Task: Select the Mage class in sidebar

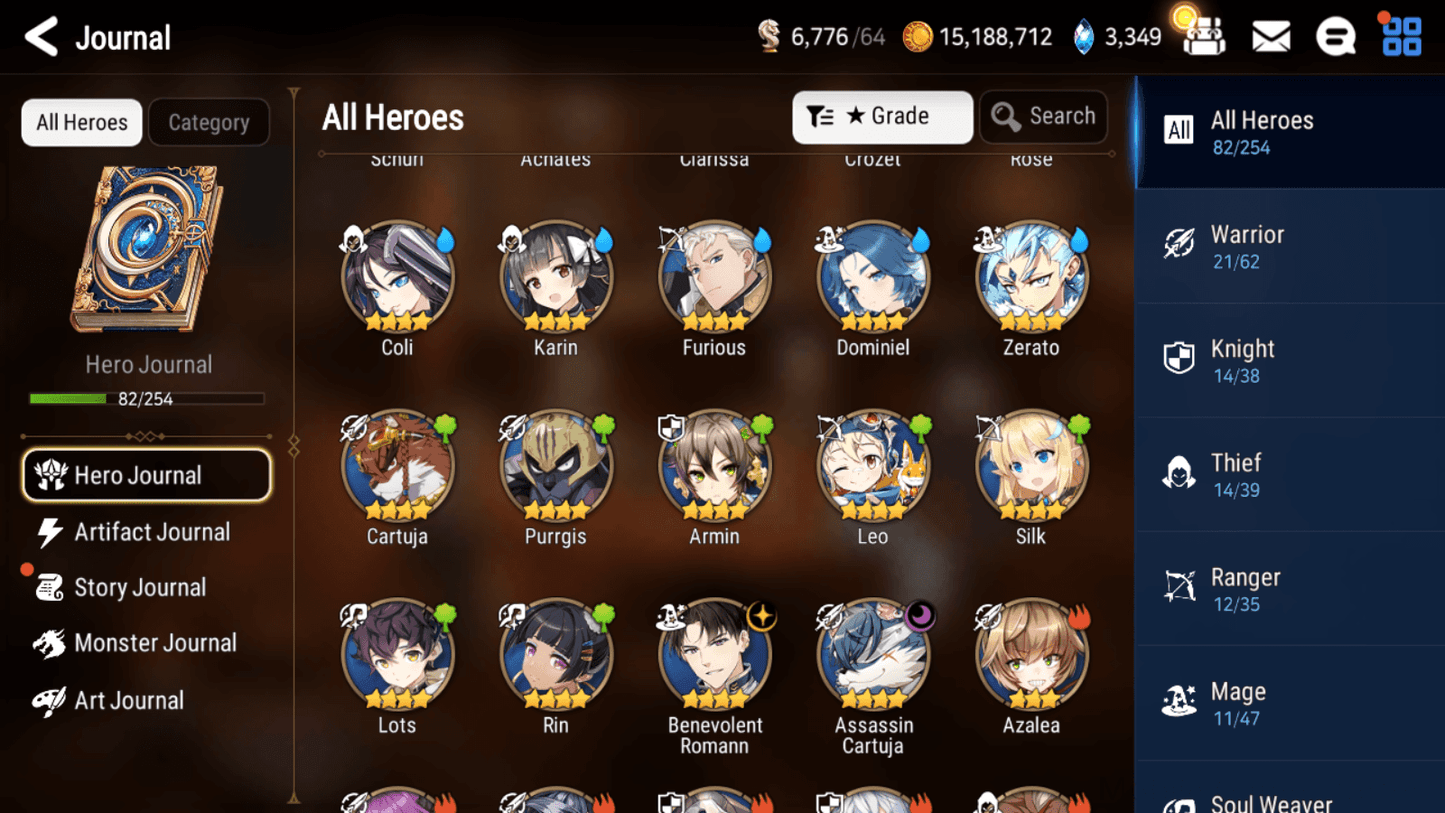Action: coord(1290,701)
